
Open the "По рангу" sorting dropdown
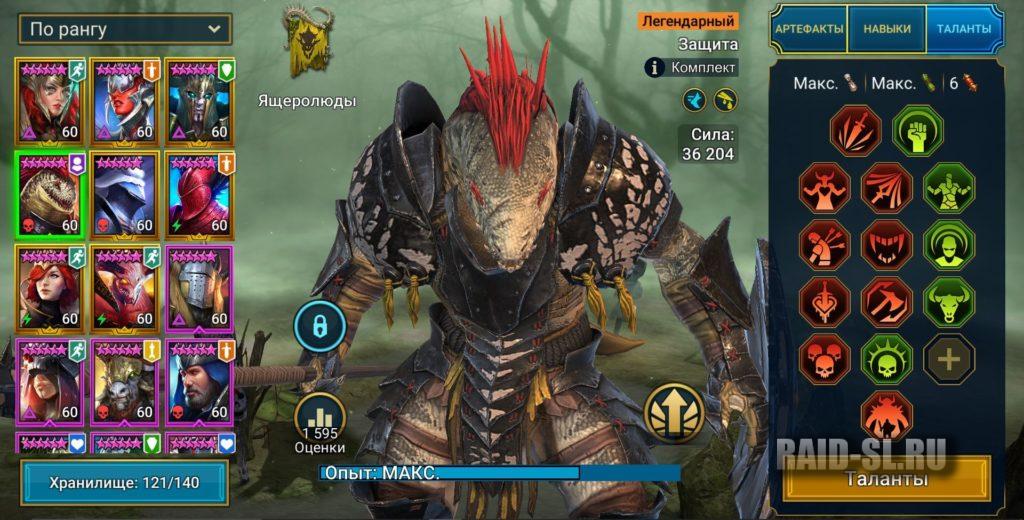pyautogui.click(x=124, y=28)
